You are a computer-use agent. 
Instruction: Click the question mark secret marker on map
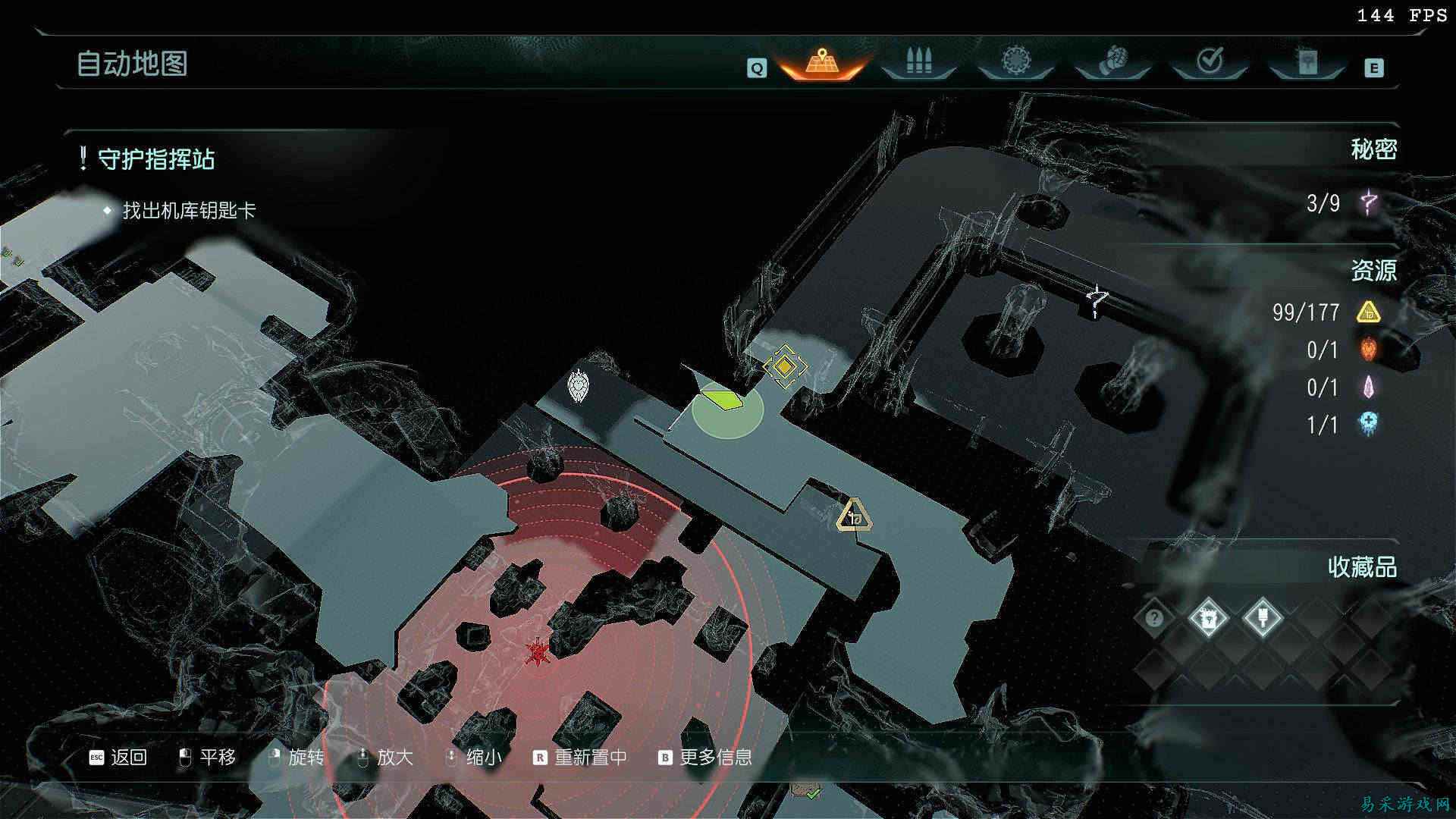[1096, 301]
